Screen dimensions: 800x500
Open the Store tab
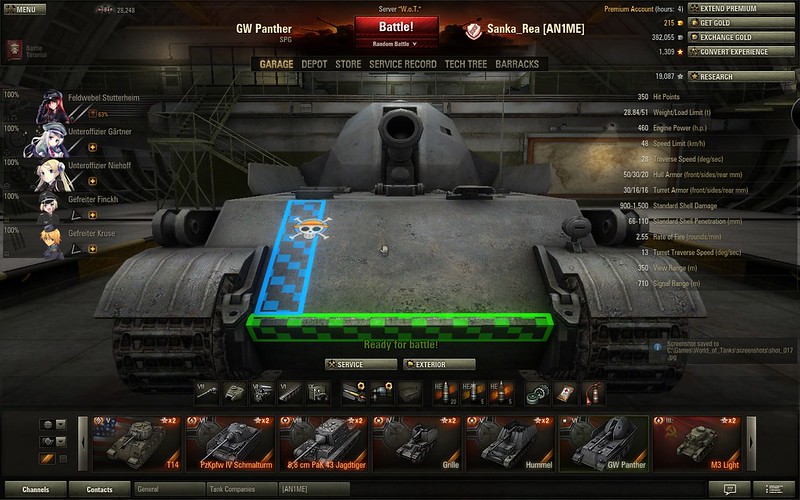(x=348, y=64)
